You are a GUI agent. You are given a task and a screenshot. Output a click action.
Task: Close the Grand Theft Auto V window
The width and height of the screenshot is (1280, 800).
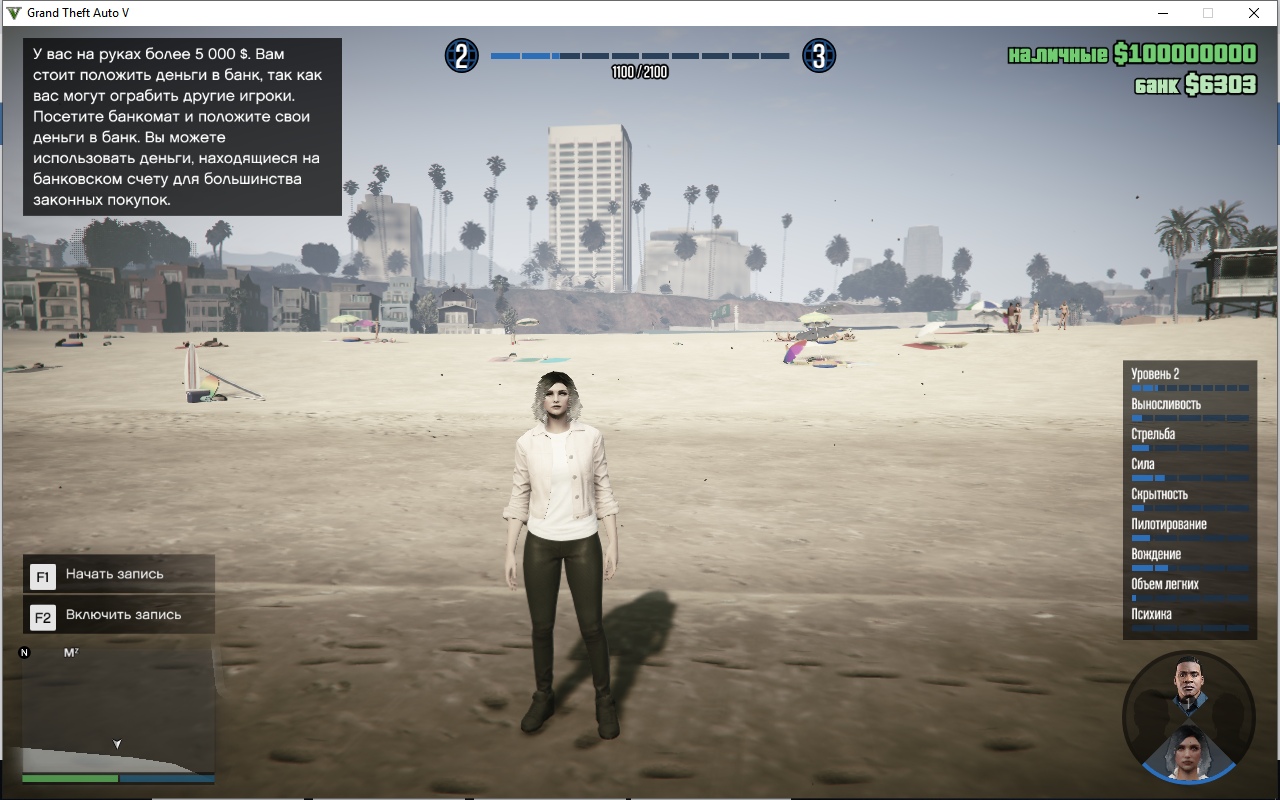point(1253,13)
